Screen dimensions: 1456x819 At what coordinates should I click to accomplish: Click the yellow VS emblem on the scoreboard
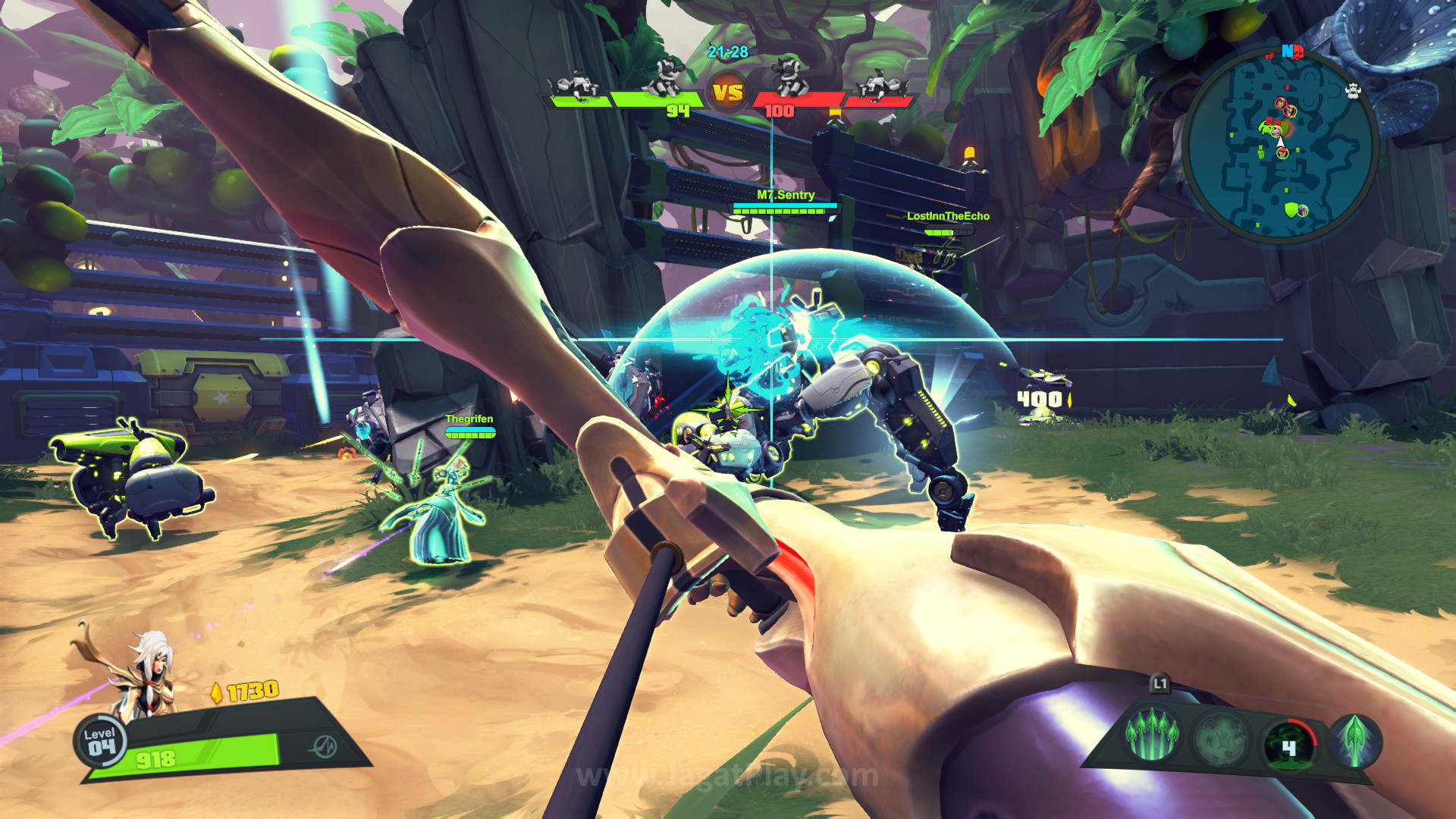click(x=728, y=93)
